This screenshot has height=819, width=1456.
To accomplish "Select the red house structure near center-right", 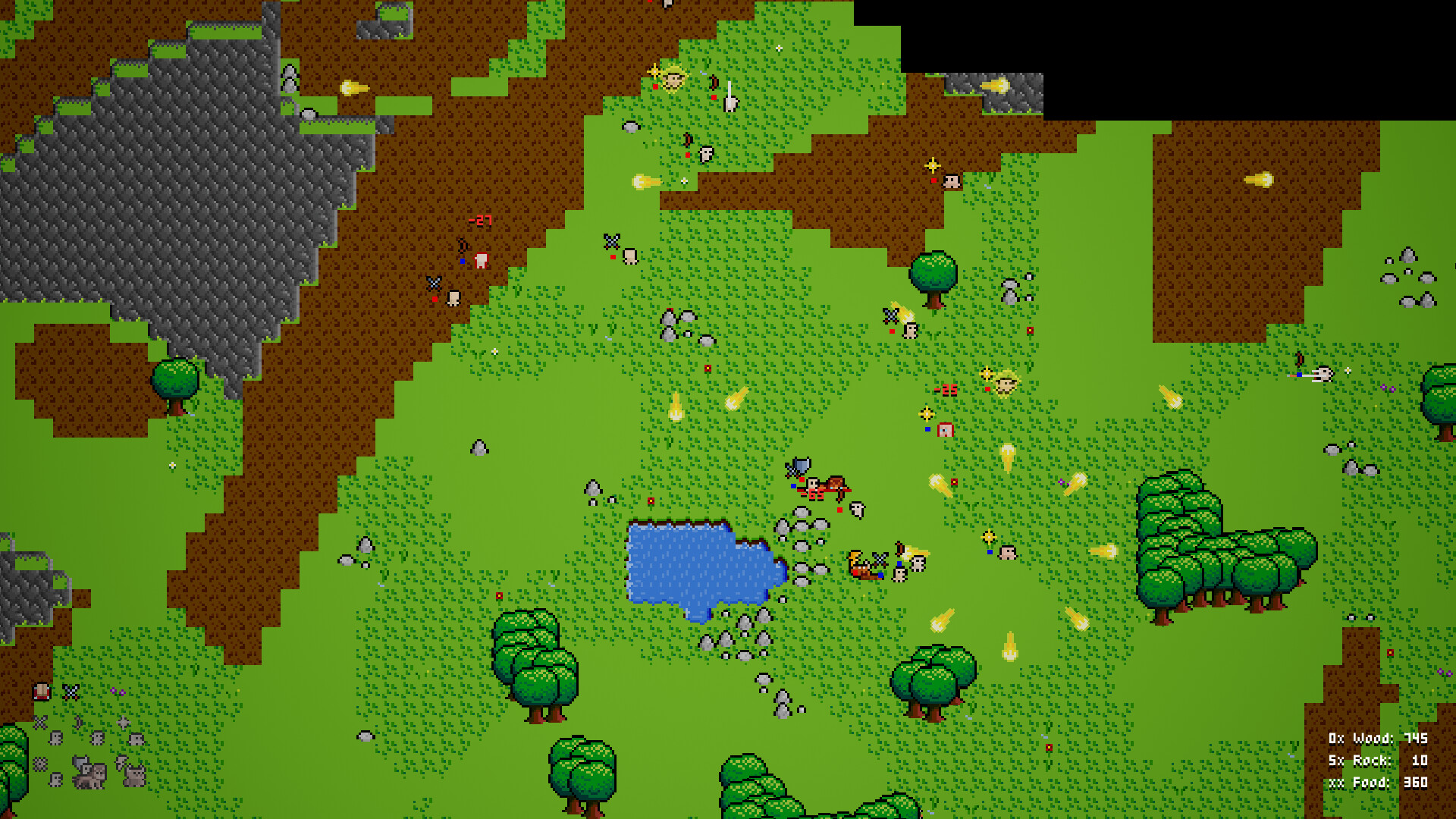I will coord(946,430).
